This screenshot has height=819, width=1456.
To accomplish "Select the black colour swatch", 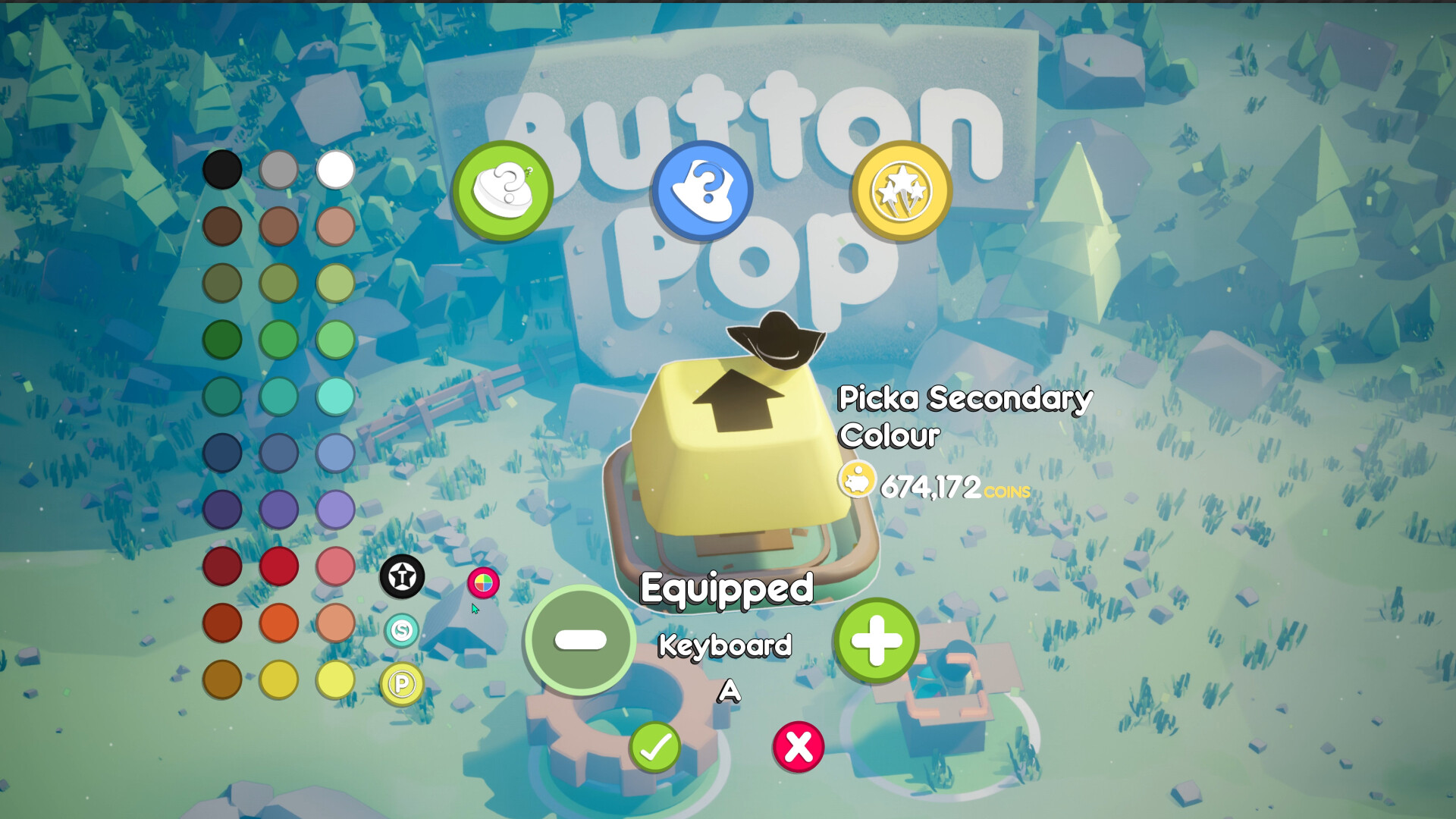I will tap(221, 168).
